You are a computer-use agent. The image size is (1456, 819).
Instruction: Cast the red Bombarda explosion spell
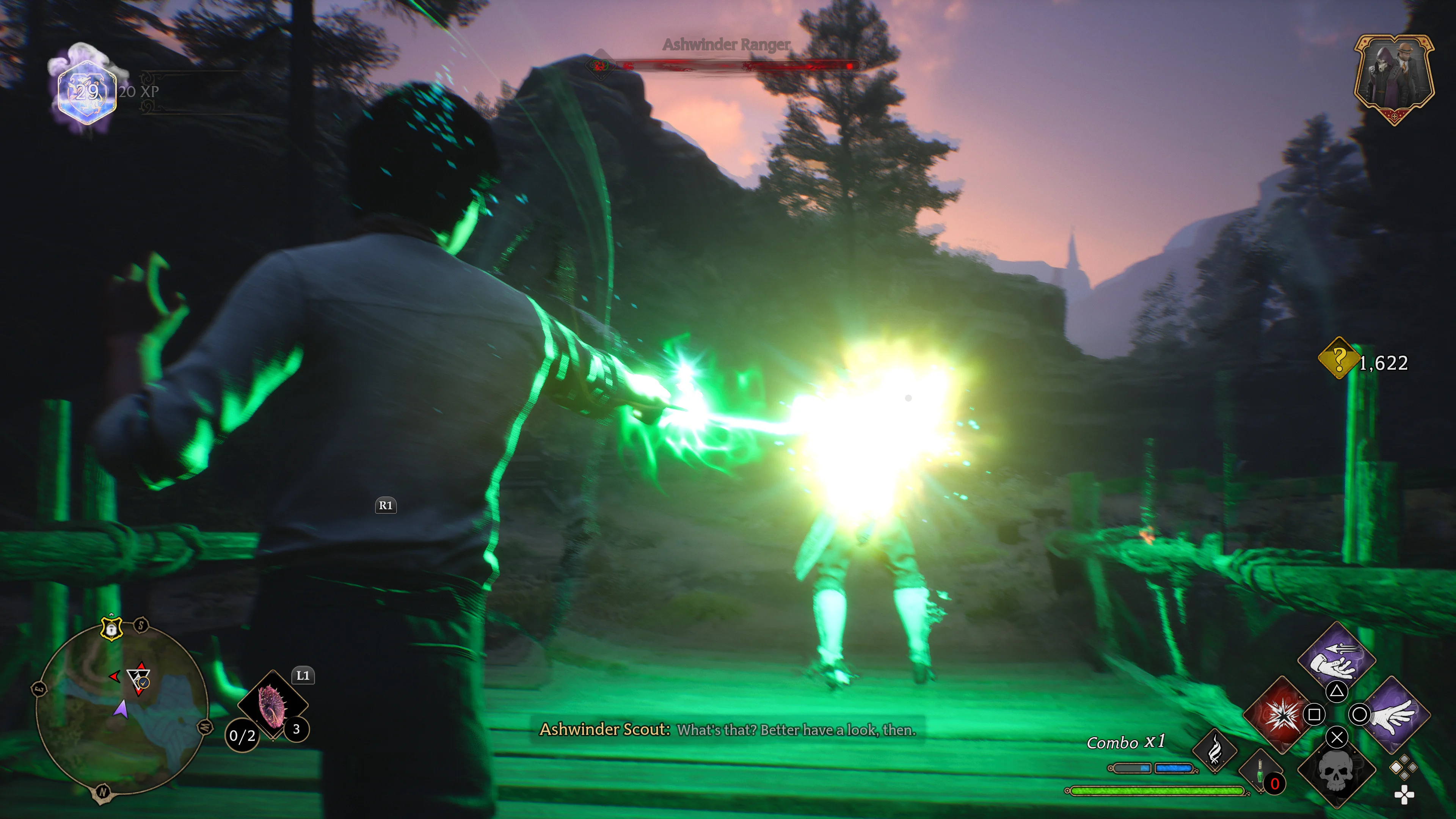click(1279, 714)
